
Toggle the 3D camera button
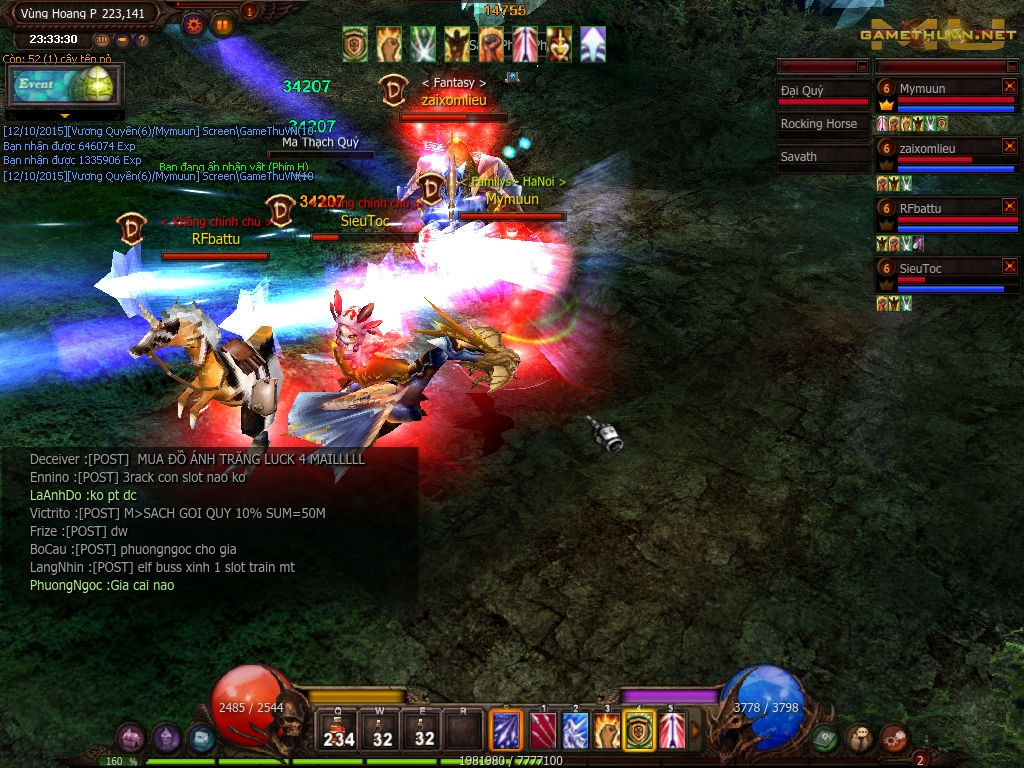pos(102,40)
